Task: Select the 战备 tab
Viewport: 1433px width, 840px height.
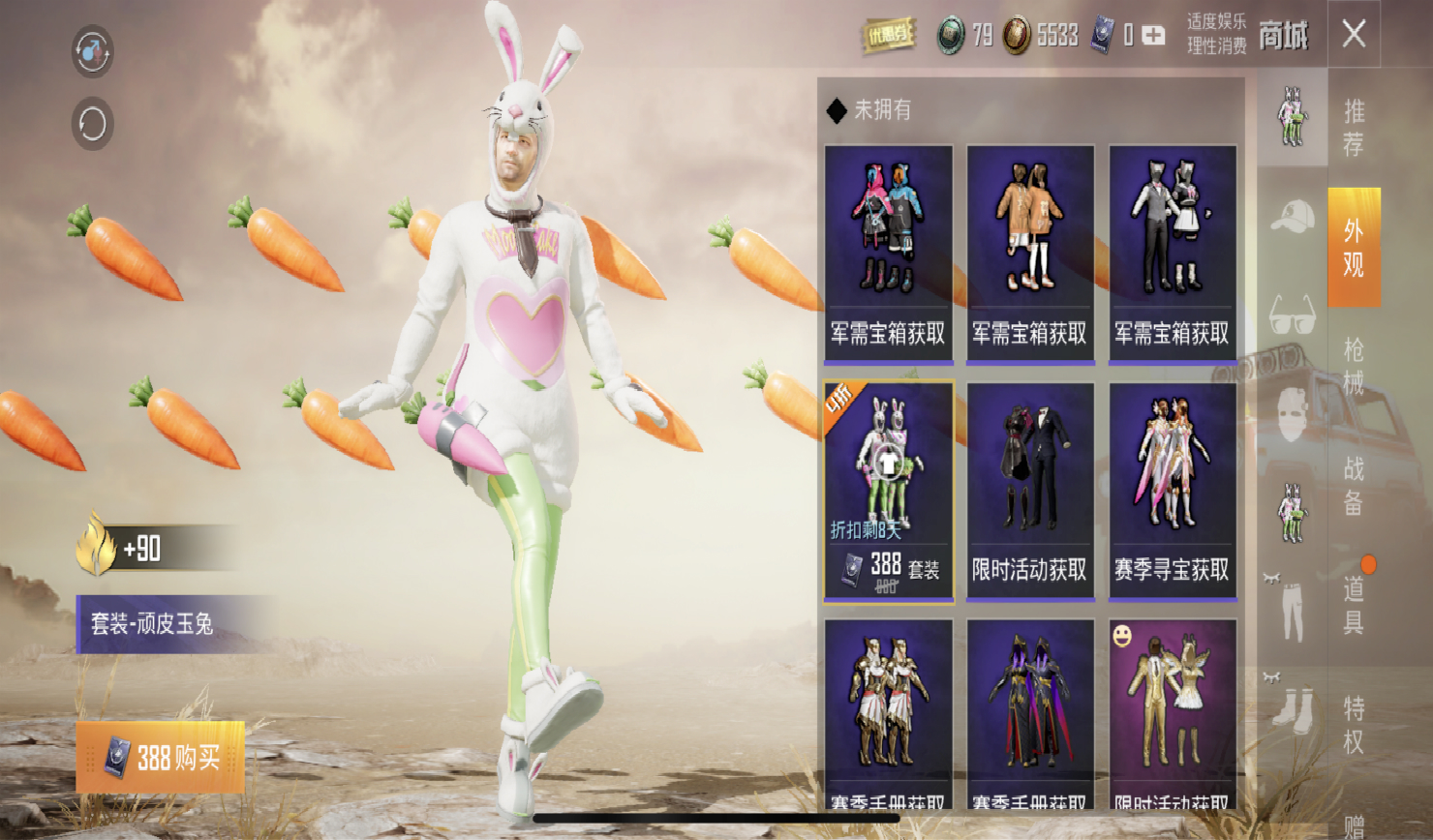Action: tap(1354, 486)
